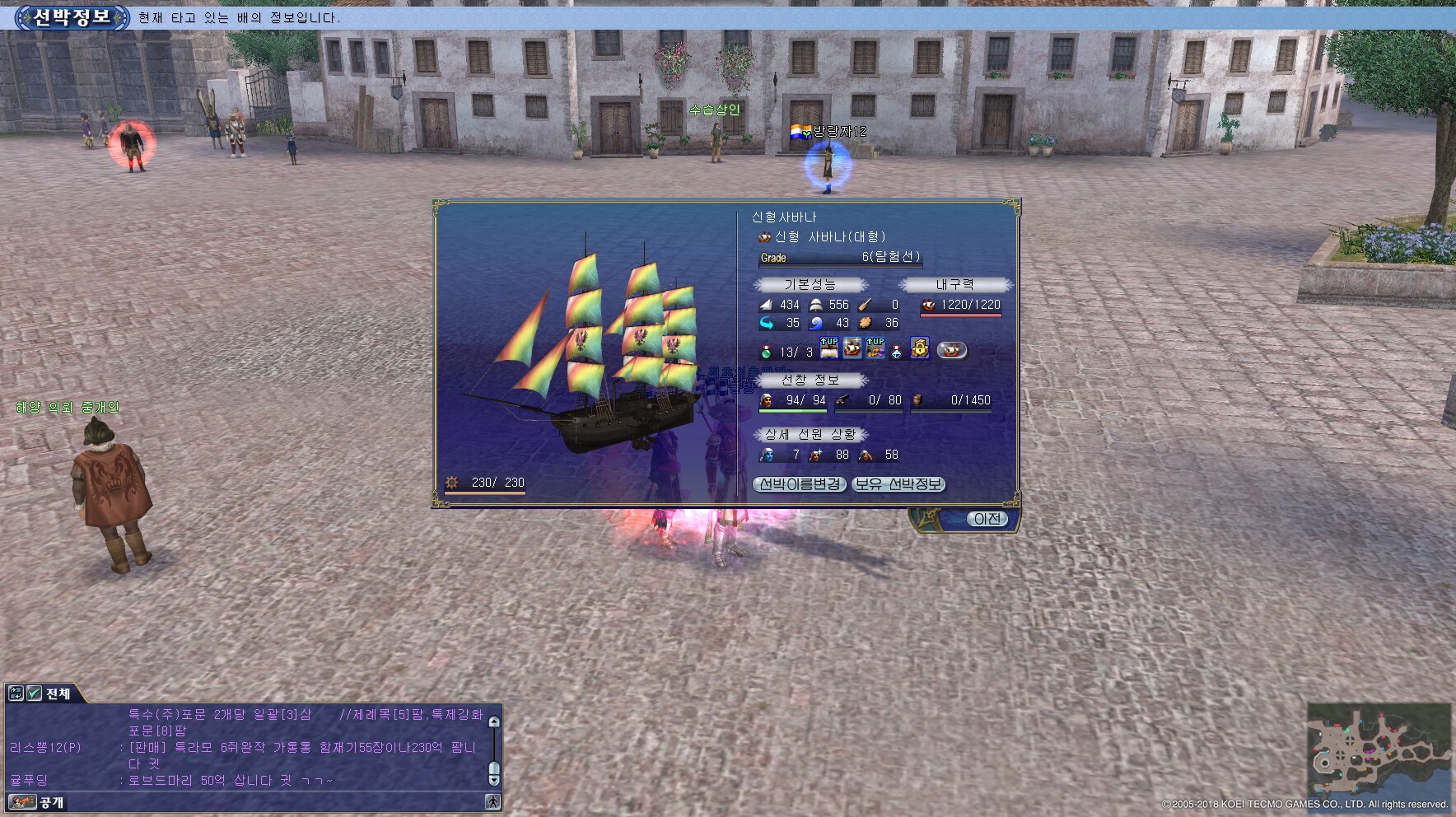1456x817 pixels.
Task: Select the 전체 chat tab
Action: click(58, 693)
